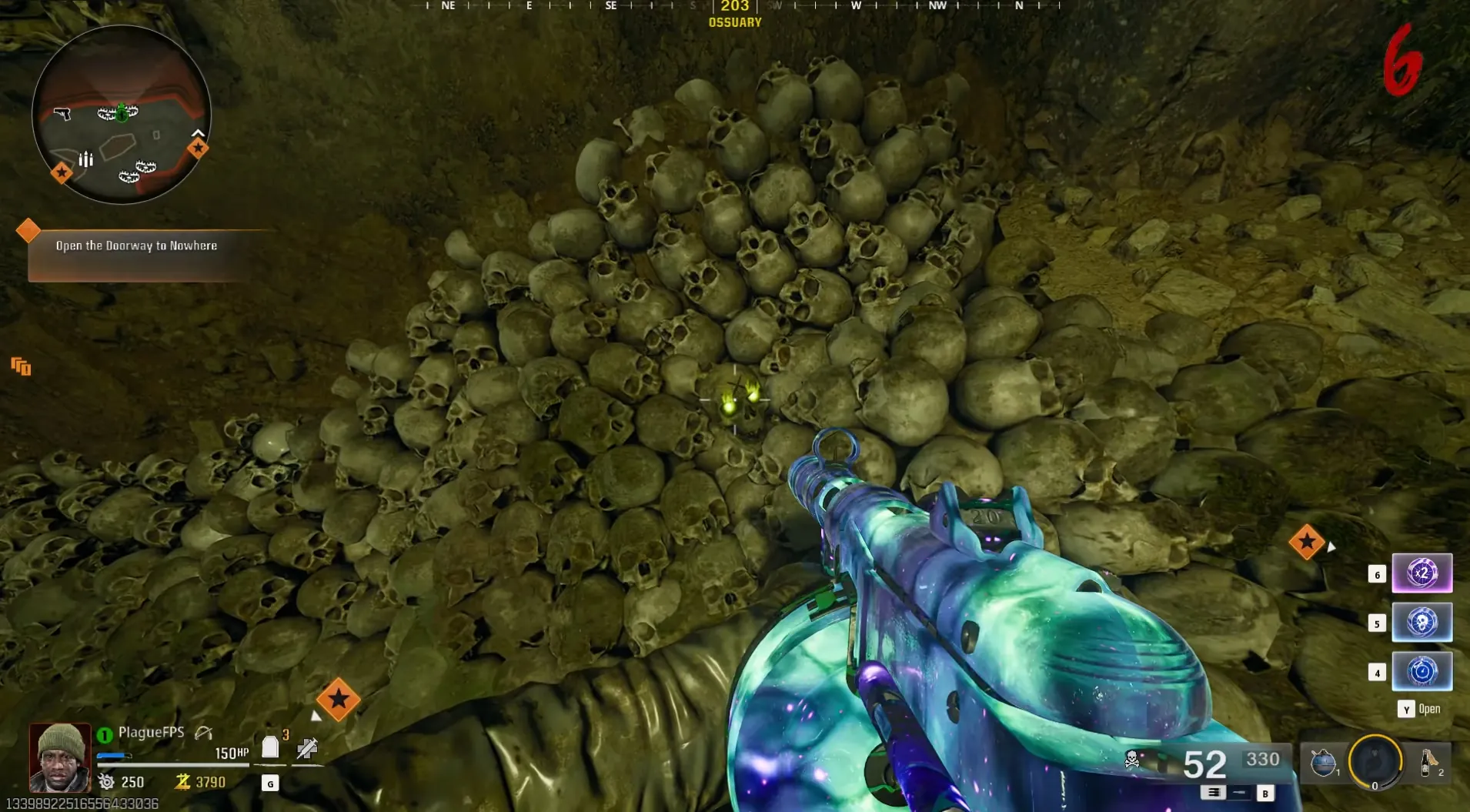Click the salvage gear icon

coord(106,782)
